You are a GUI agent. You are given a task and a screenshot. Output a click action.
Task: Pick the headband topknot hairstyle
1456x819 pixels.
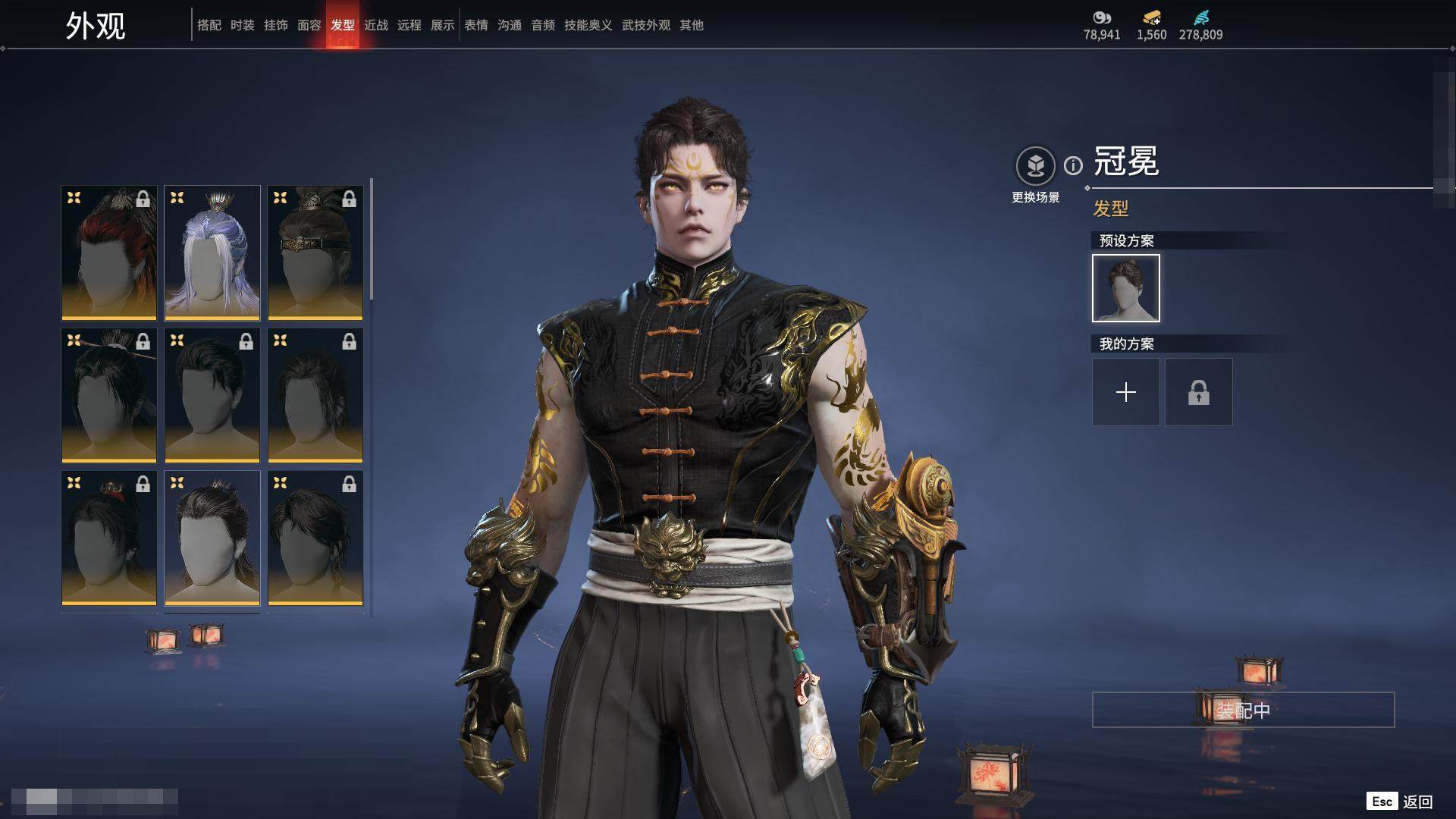click(x=315, y=253)
